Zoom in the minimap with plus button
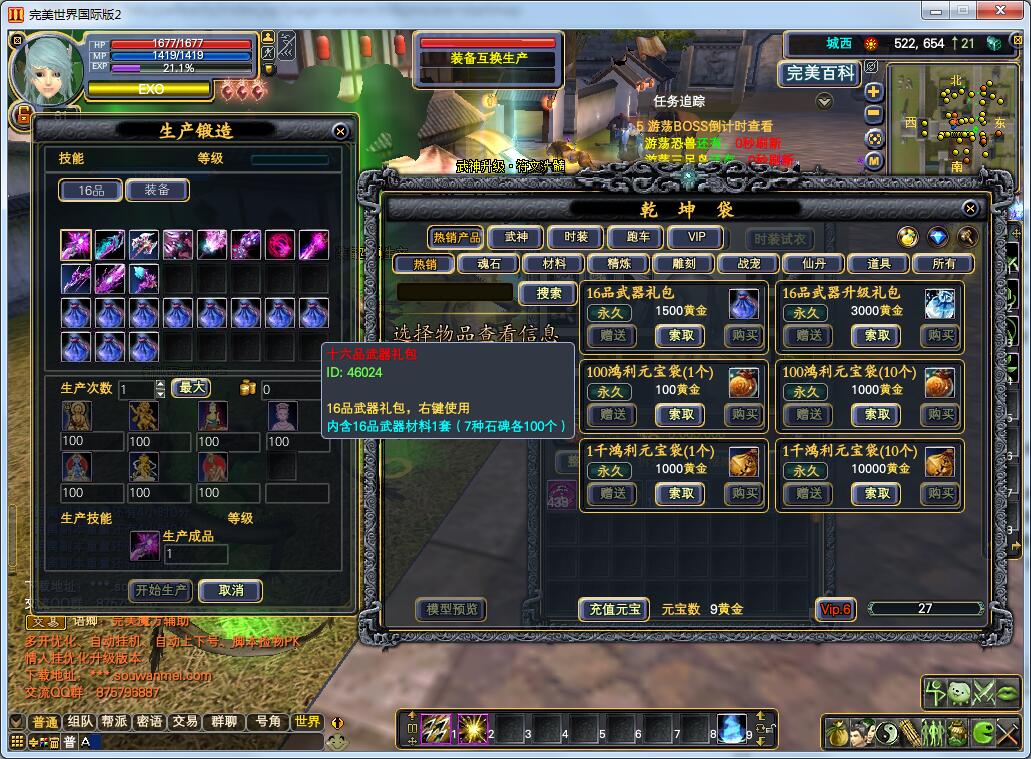 (x=874, y=91)
